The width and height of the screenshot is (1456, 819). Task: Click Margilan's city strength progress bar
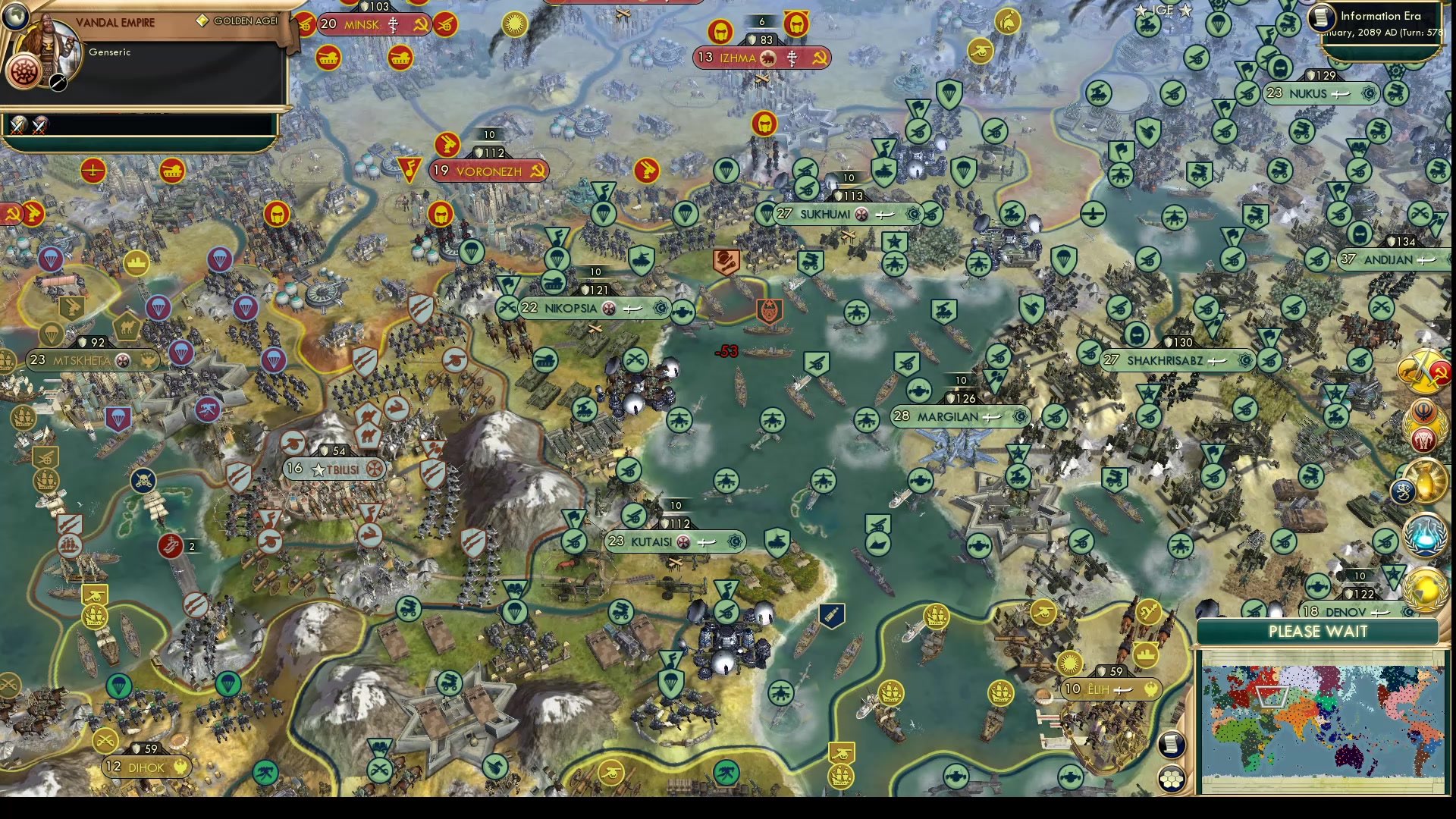coord(961,379)
